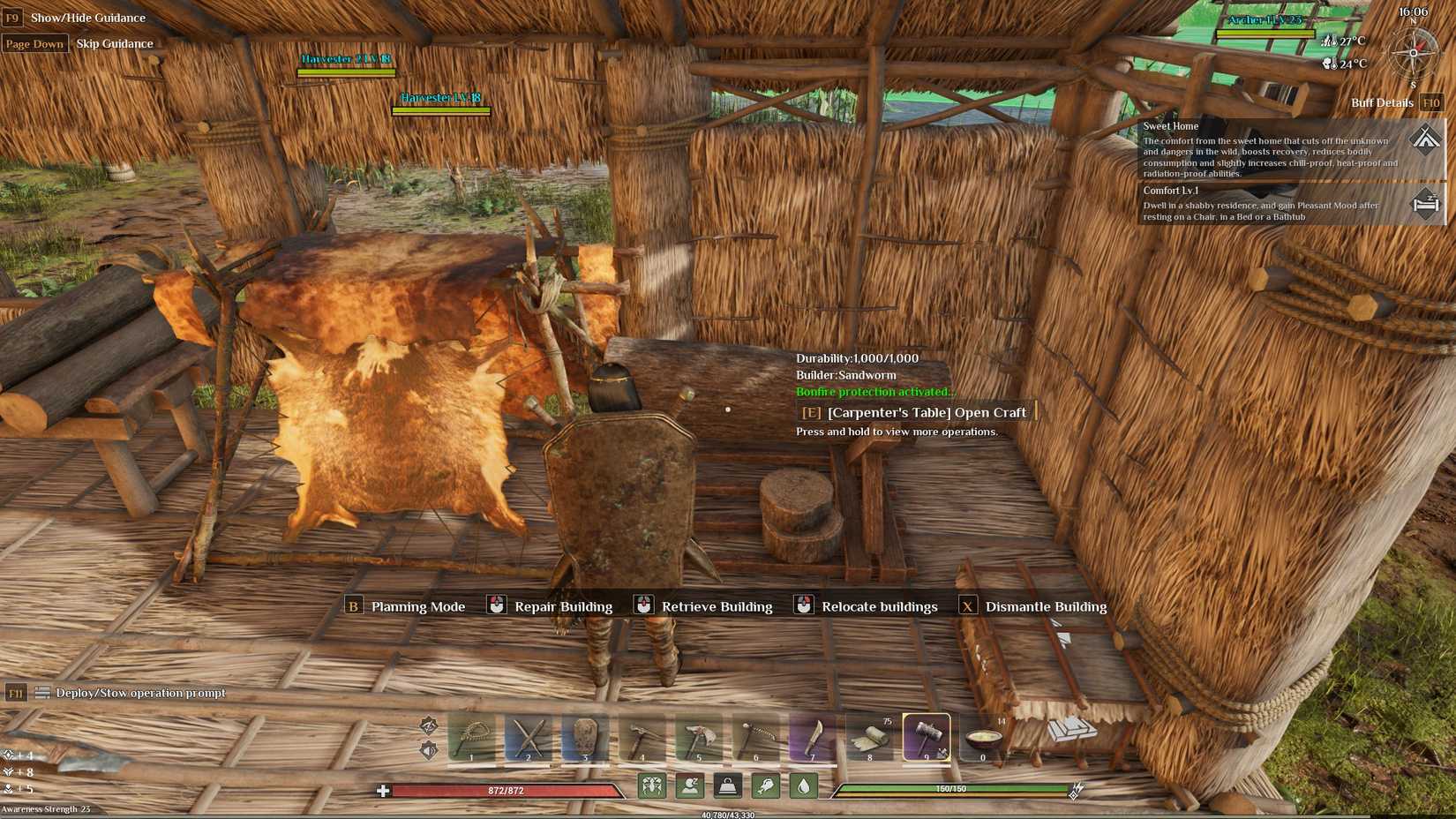Screen dimensions: 1456x819
Task: Click the hydration droplet status icon
Action: point(803,785)
